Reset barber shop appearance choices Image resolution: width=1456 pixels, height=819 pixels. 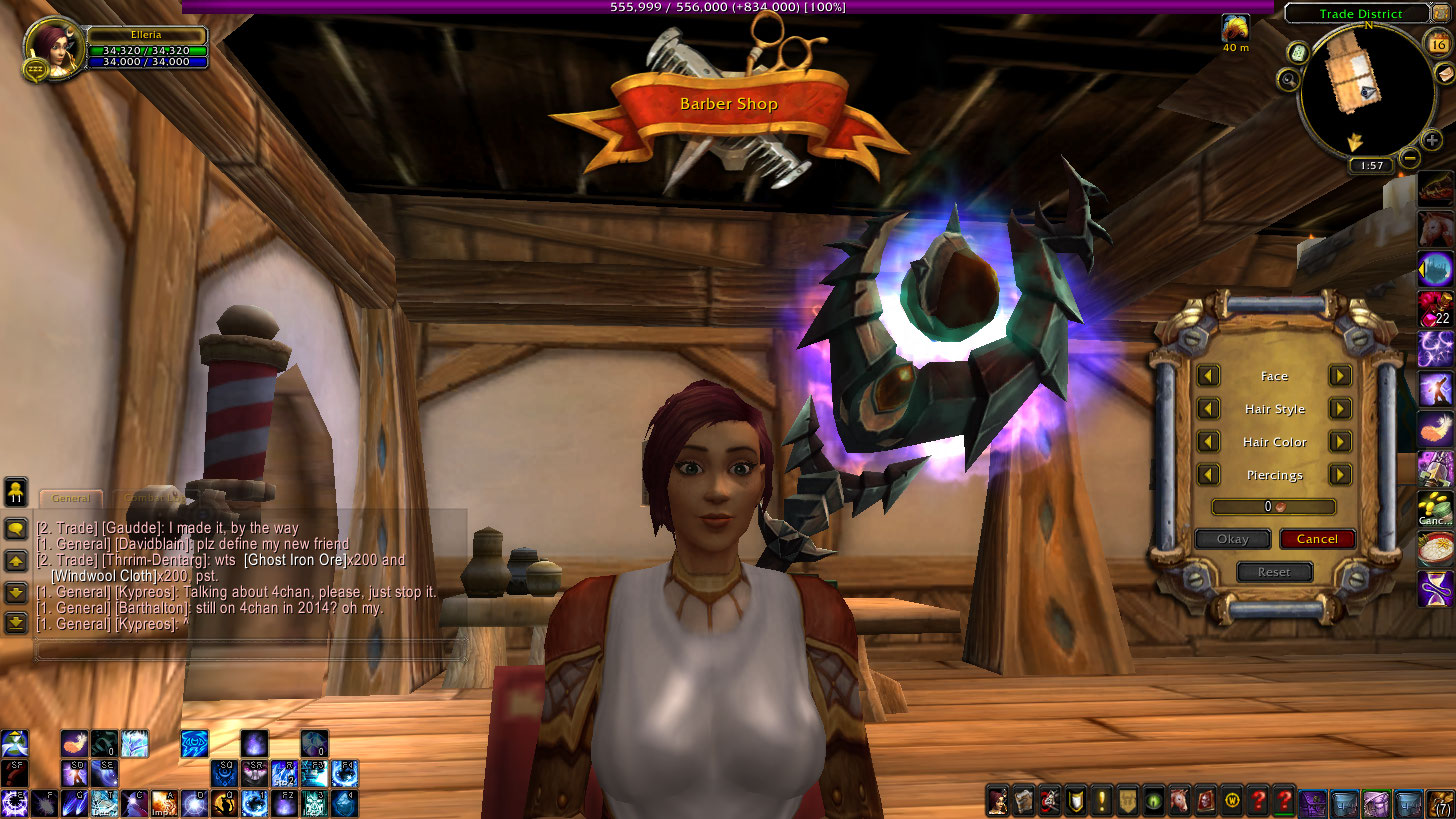tap(1273, 572)
